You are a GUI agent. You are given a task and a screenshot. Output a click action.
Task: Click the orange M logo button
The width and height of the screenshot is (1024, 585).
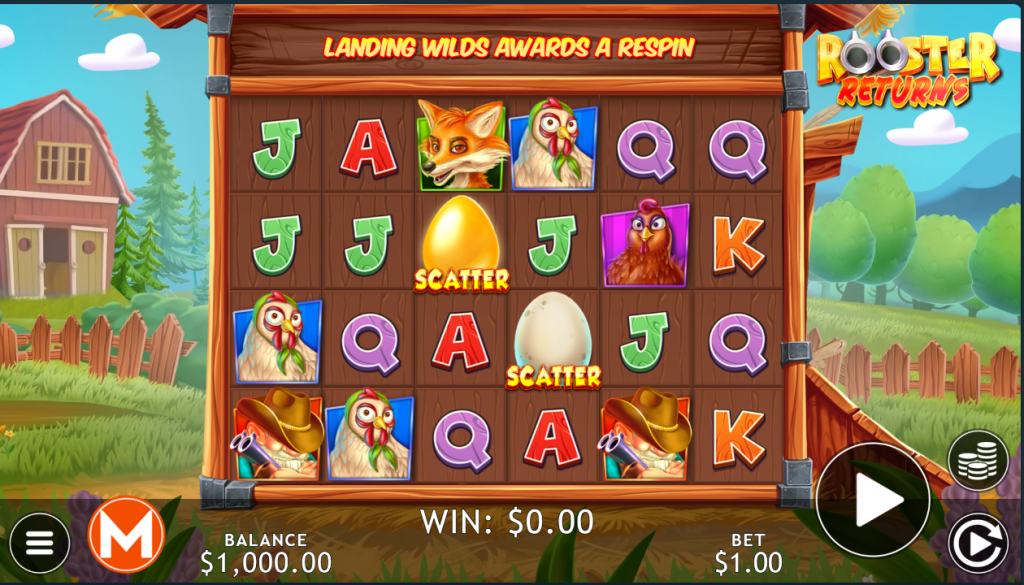(126, 534)
